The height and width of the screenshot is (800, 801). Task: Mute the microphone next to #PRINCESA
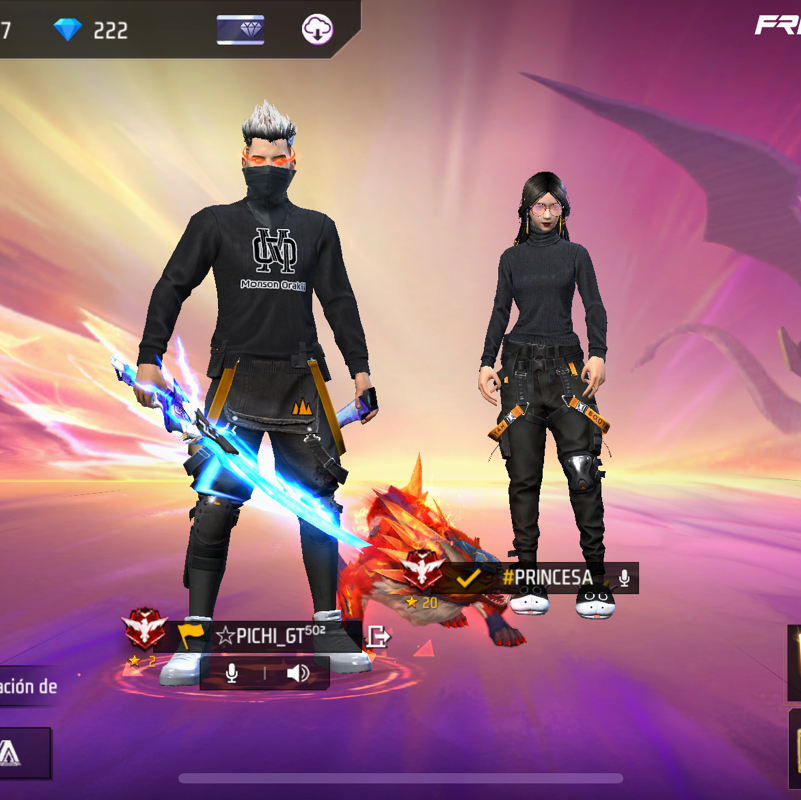point(624,578)
